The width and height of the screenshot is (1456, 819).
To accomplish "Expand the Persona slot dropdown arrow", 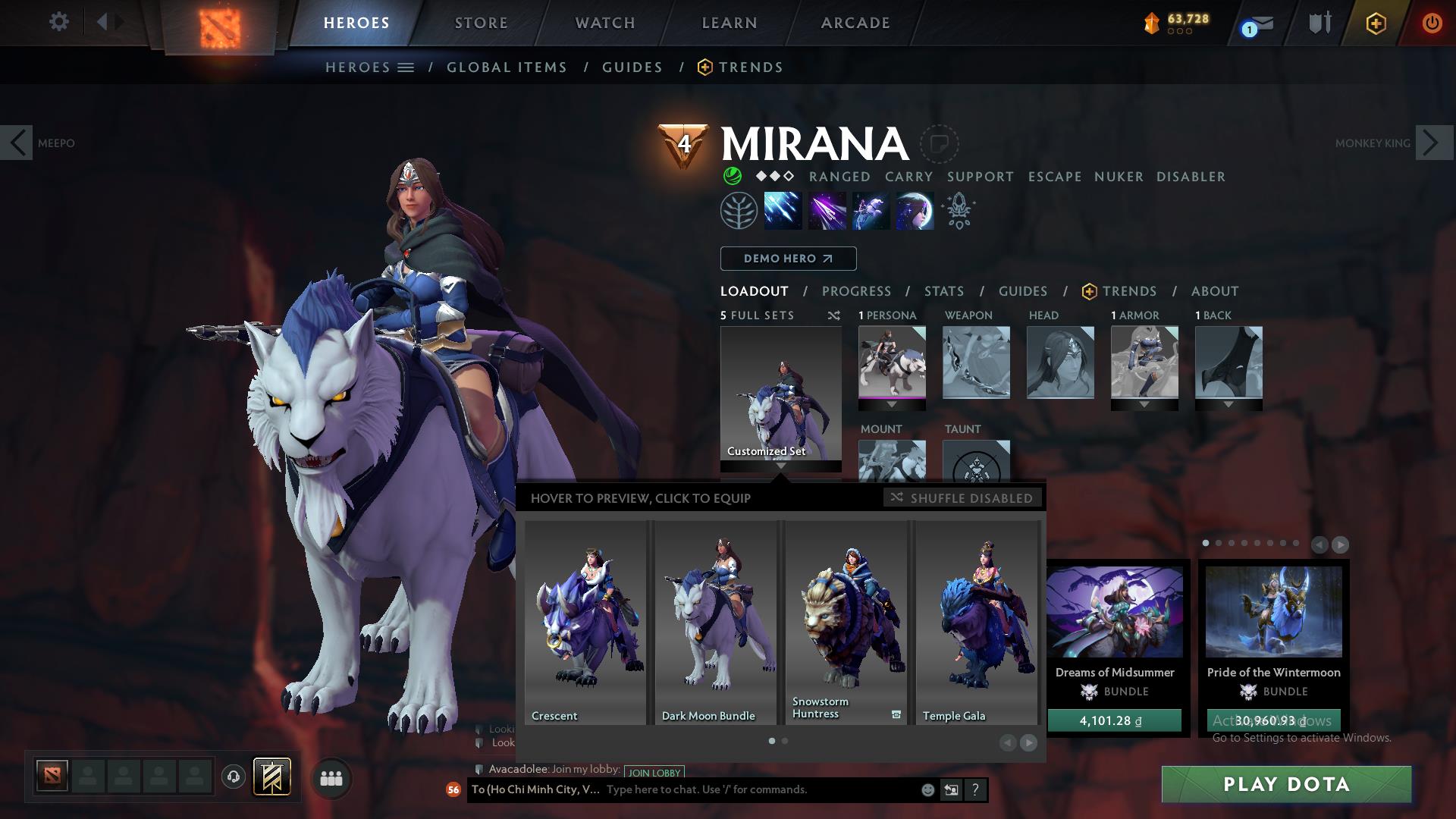I will click(x=892, y=405).
